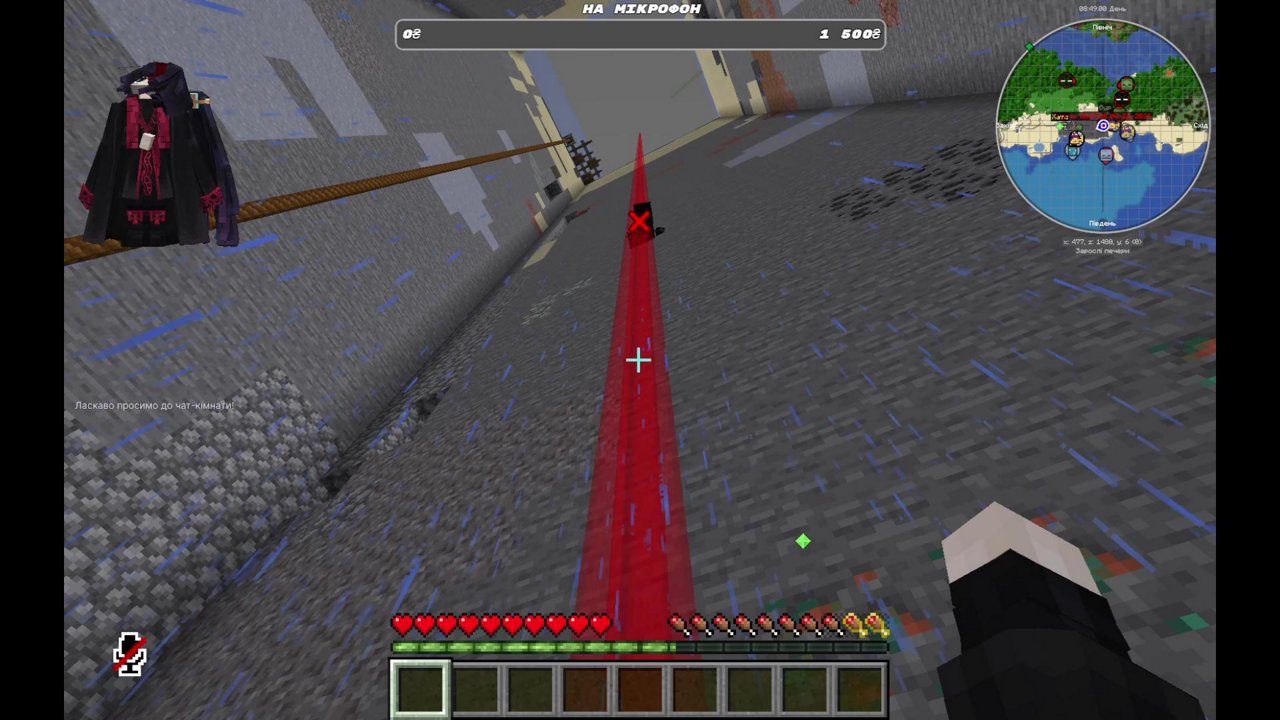Select the red X quest marker on screen
Image resolution: width=1280 pixels, height=720 pixels.
639,221
